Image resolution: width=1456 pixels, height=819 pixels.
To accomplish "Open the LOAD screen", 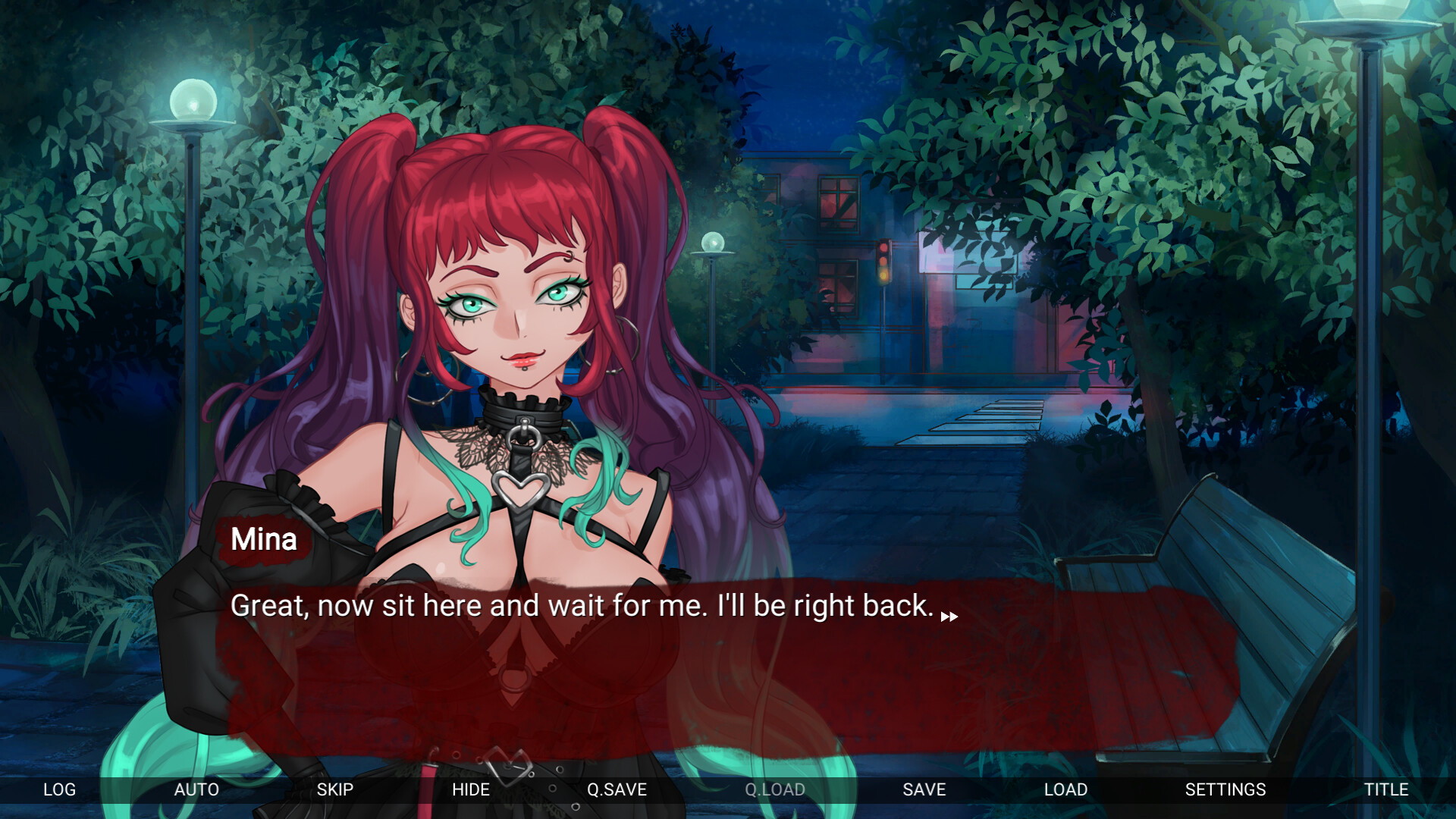I will click(1065, 789).
